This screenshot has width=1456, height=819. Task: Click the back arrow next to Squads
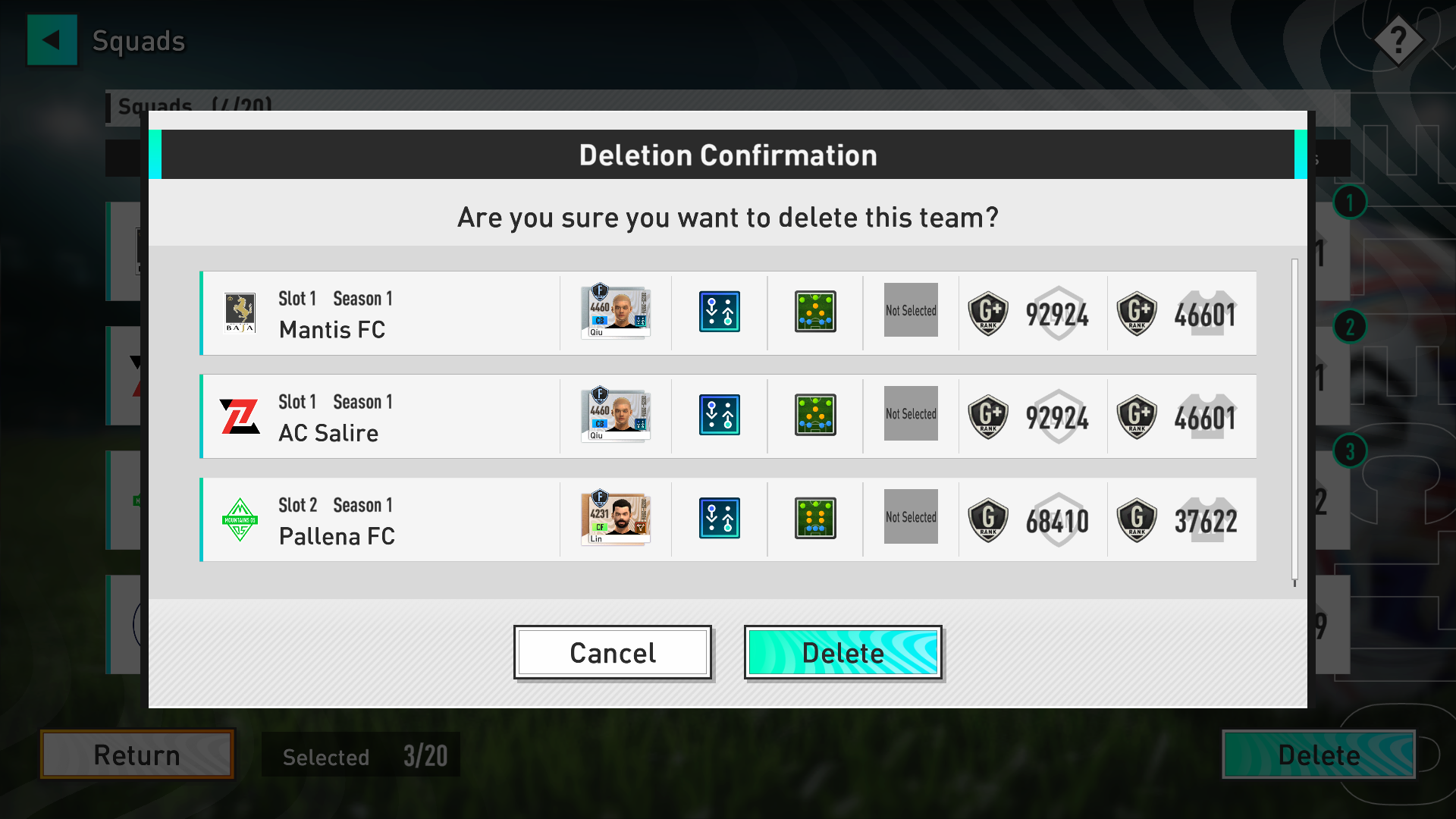pos(52,40)
